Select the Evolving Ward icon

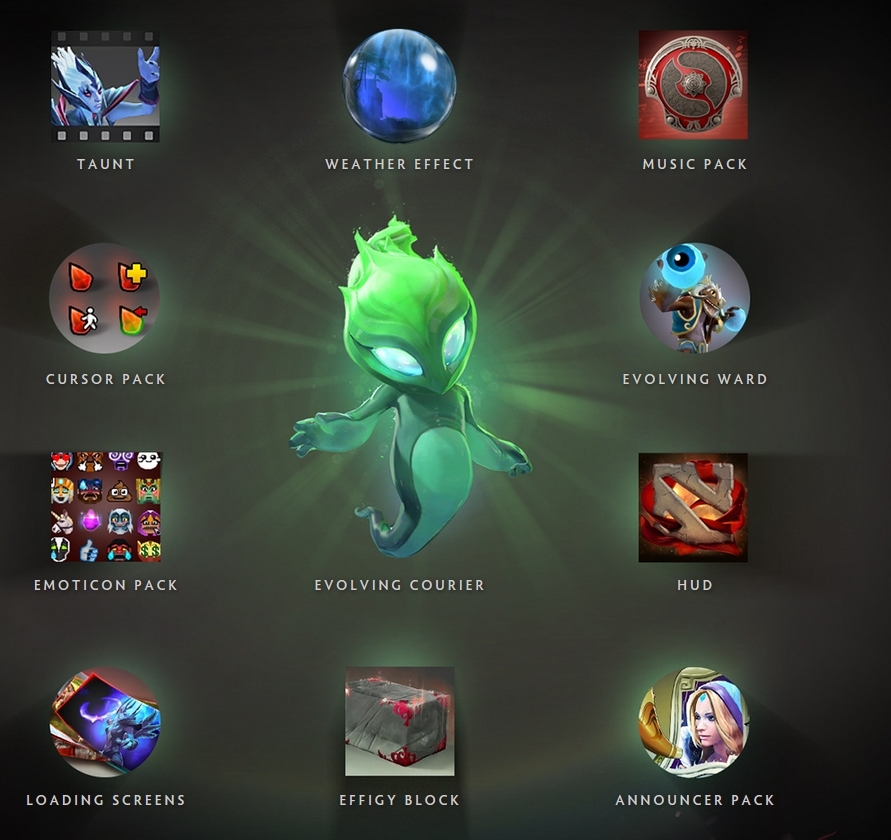(694, 298)
